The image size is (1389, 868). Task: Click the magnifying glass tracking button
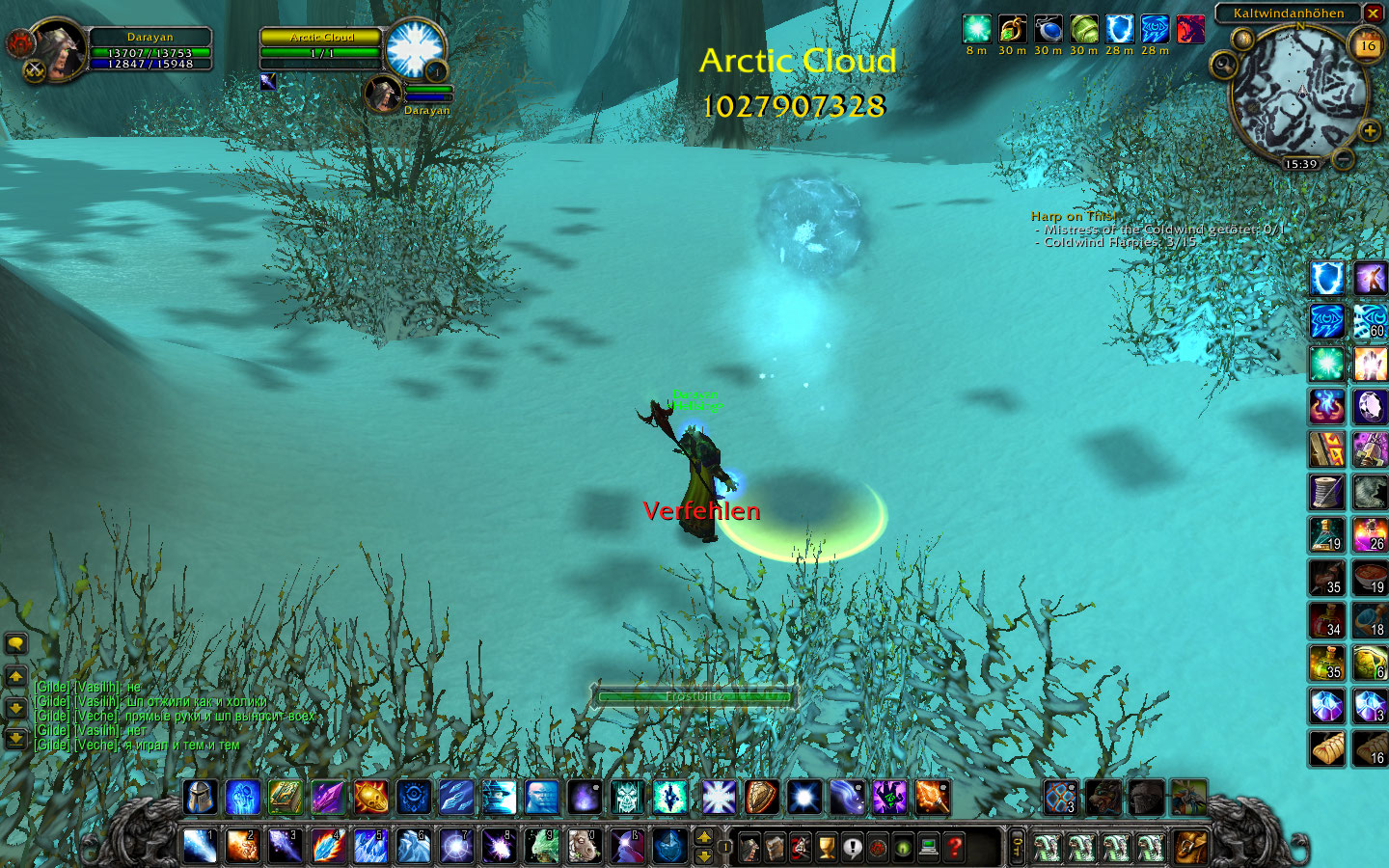coord(1223,66)
